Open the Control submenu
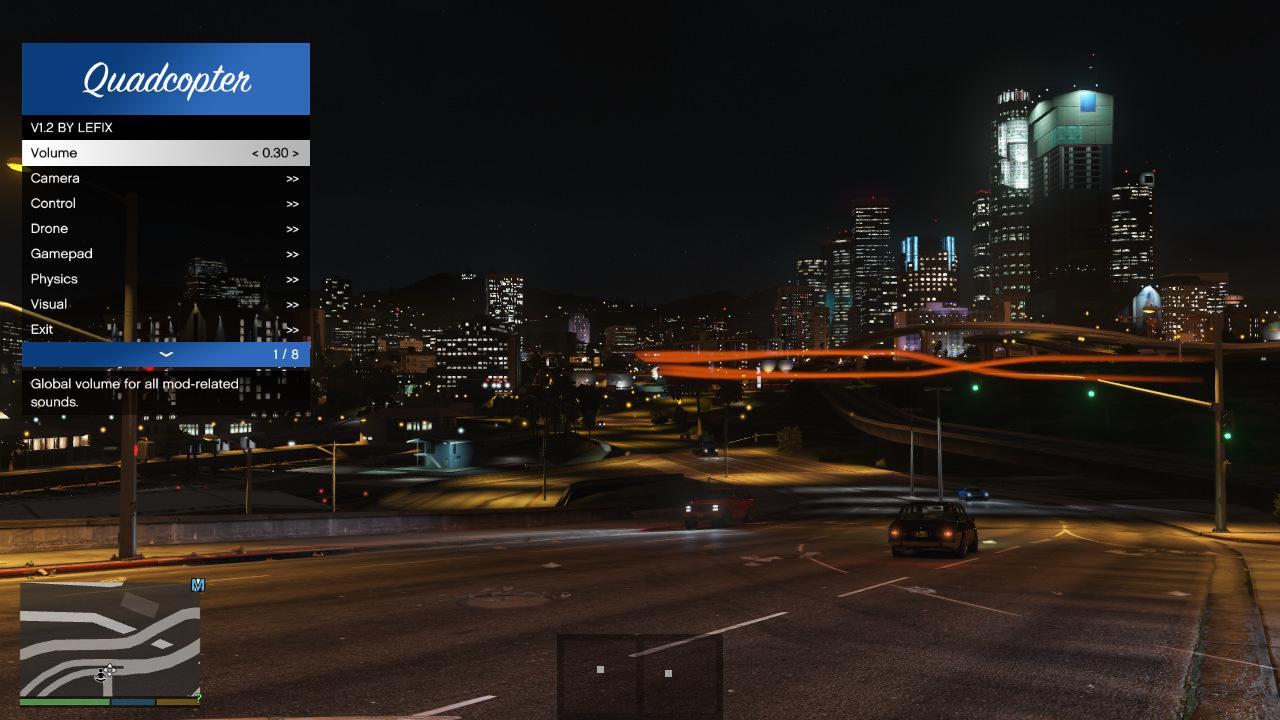The height and width of the screenshot is (720, 1280). pyautogui.click(x=165, y=203)
